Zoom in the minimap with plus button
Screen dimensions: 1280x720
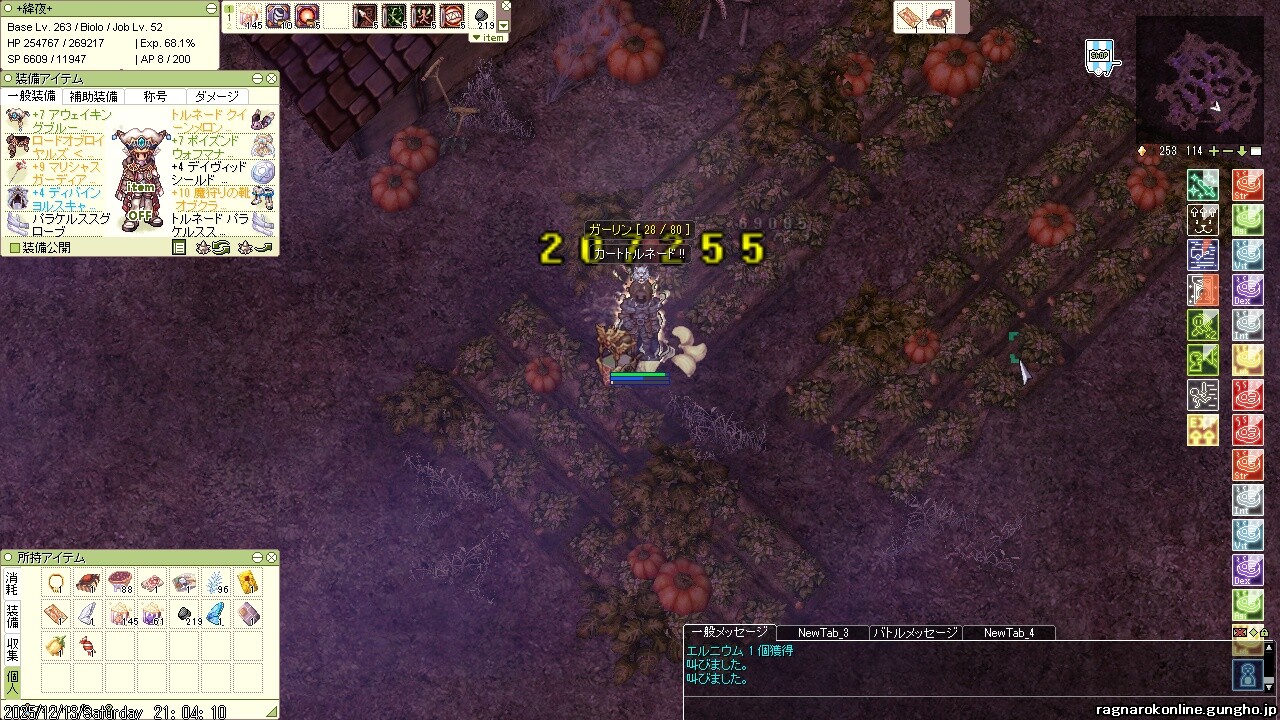tap(1214, 151)
